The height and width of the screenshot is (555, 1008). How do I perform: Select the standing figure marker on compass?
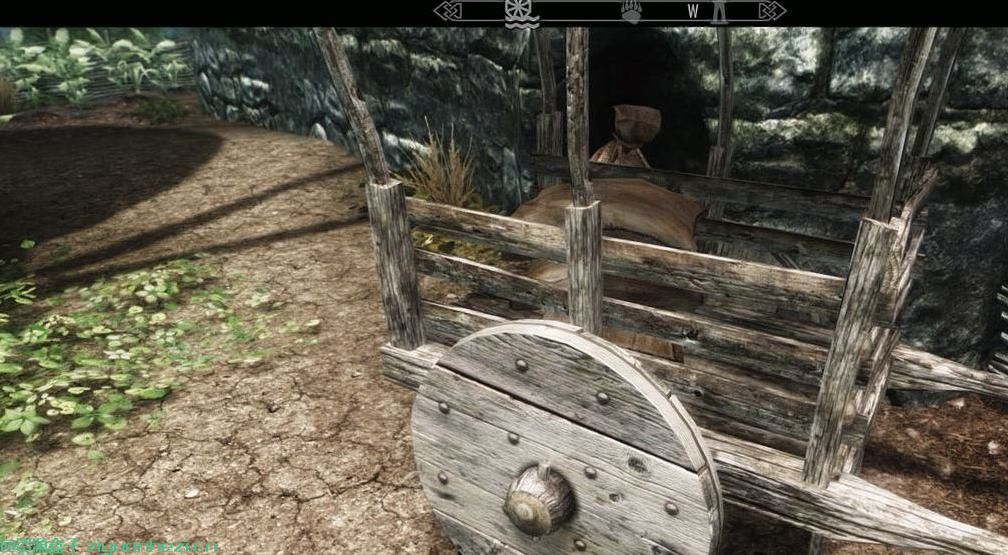click(717, 12)
